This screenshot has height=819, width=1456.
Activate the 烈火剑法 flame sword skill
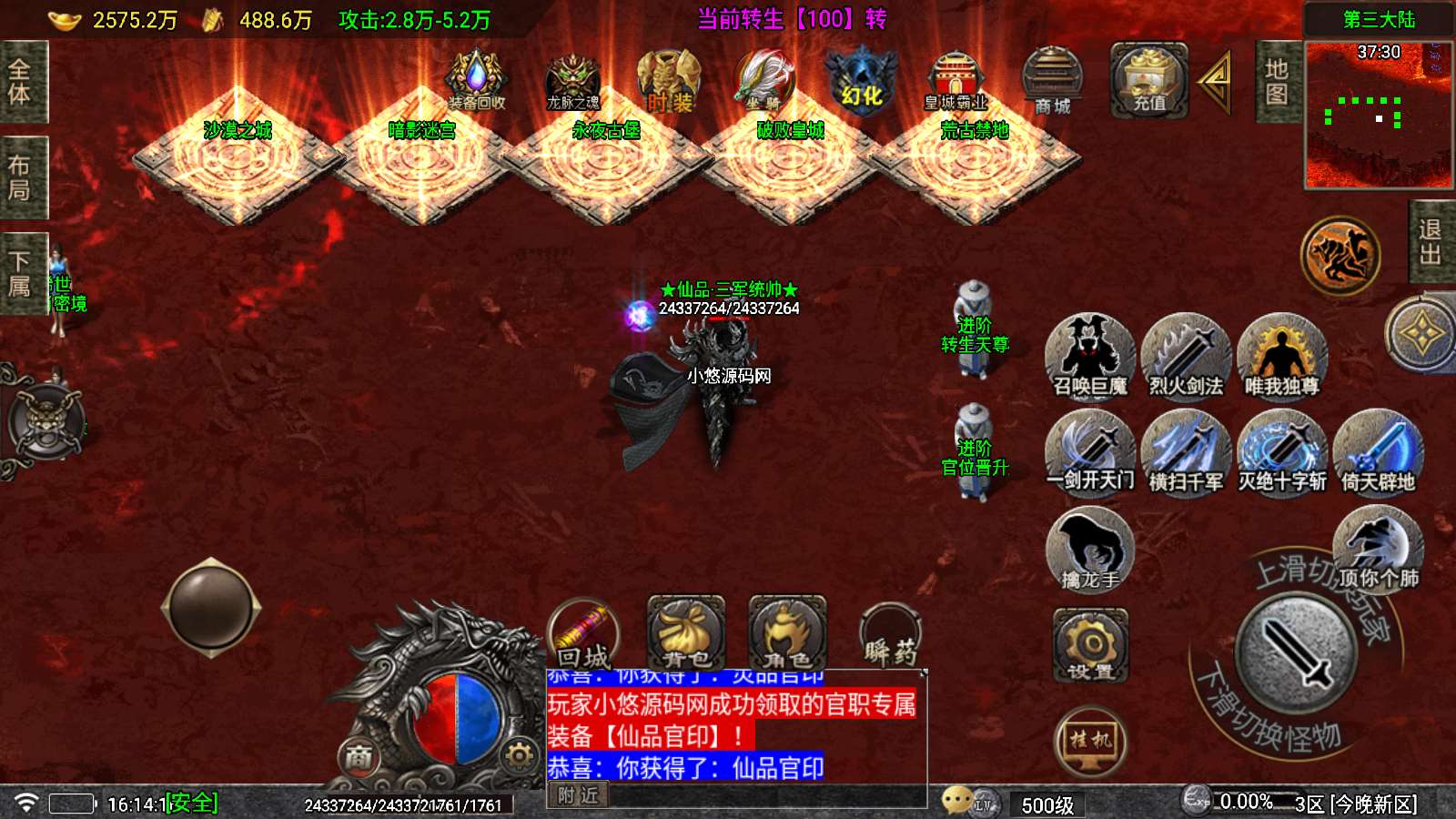[x=1185, y=357]
